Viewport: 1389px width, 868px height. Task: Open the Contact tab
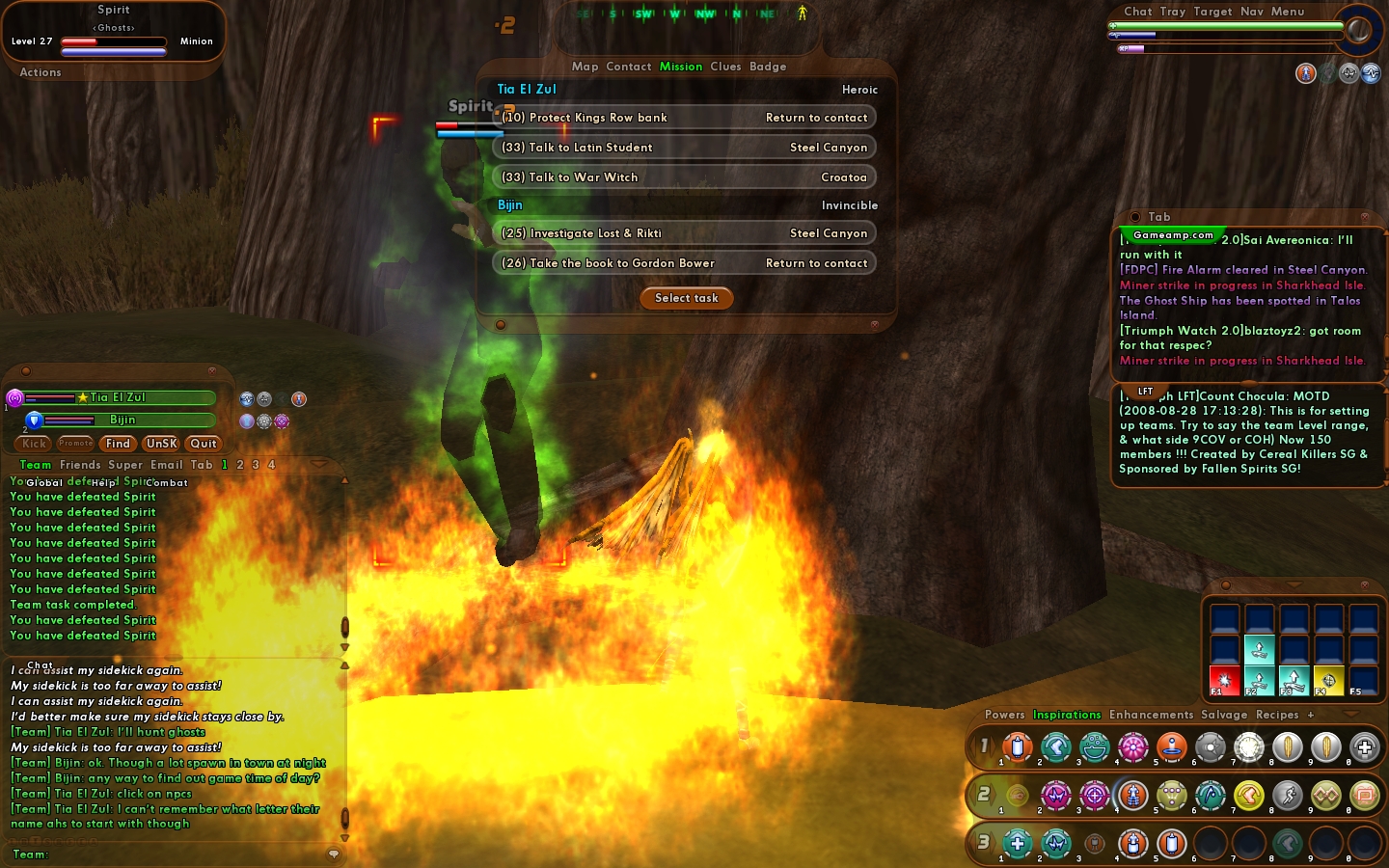tap(629, 67)
